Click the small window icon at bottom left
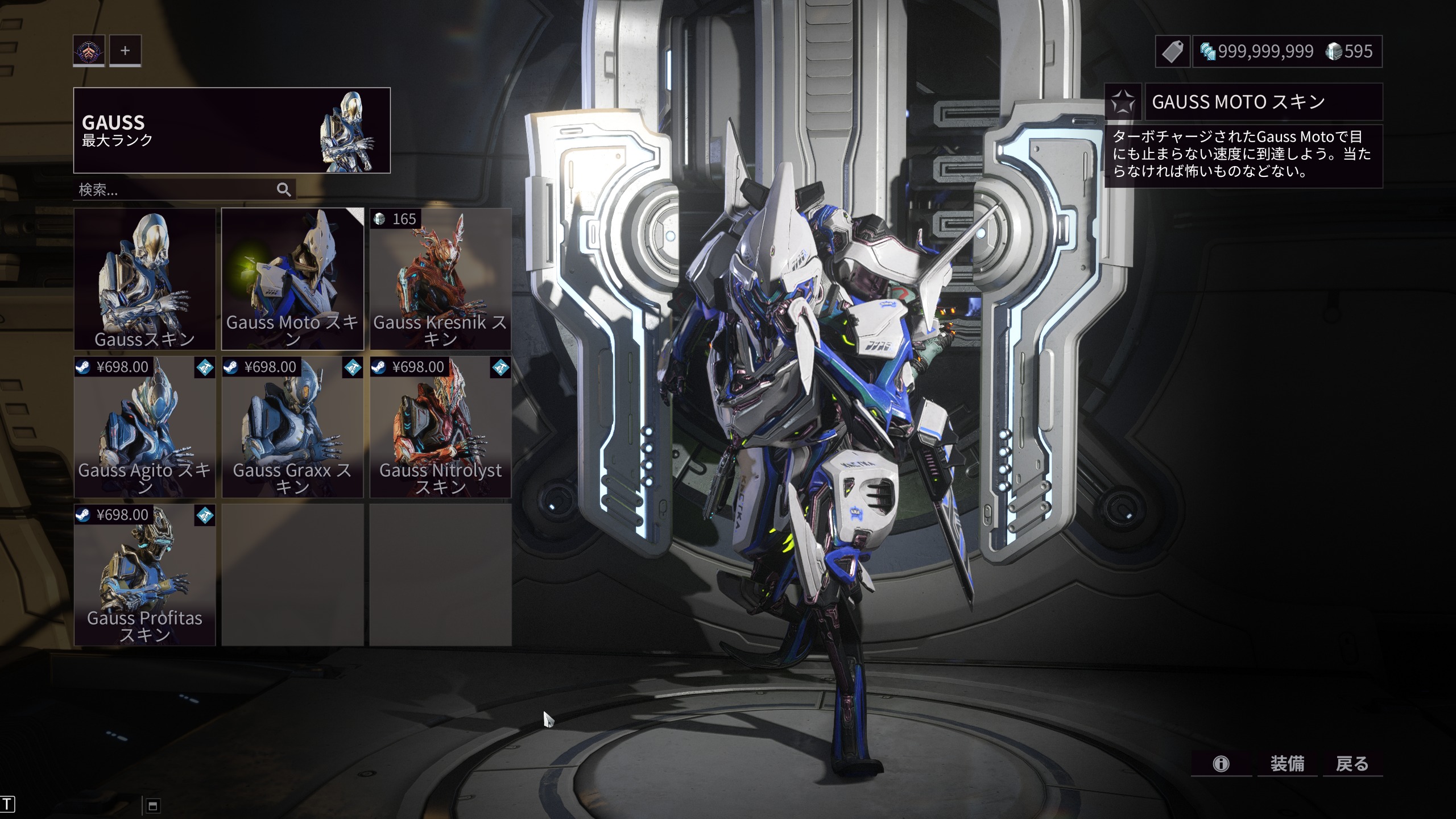1456x819 pixels. [152, 805]
